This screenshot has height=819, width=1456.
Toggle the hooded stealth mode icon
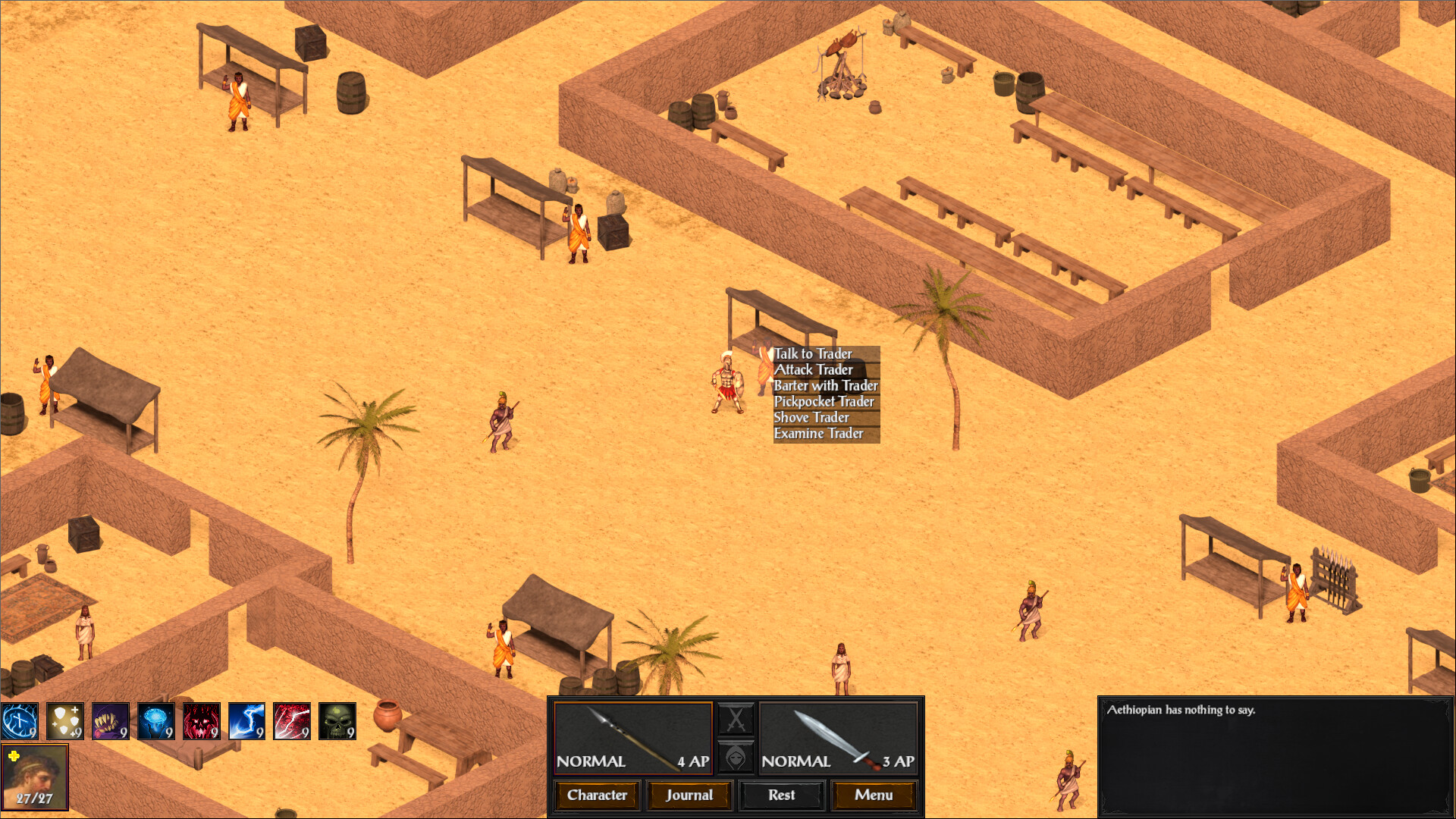(x=735, y=758)
